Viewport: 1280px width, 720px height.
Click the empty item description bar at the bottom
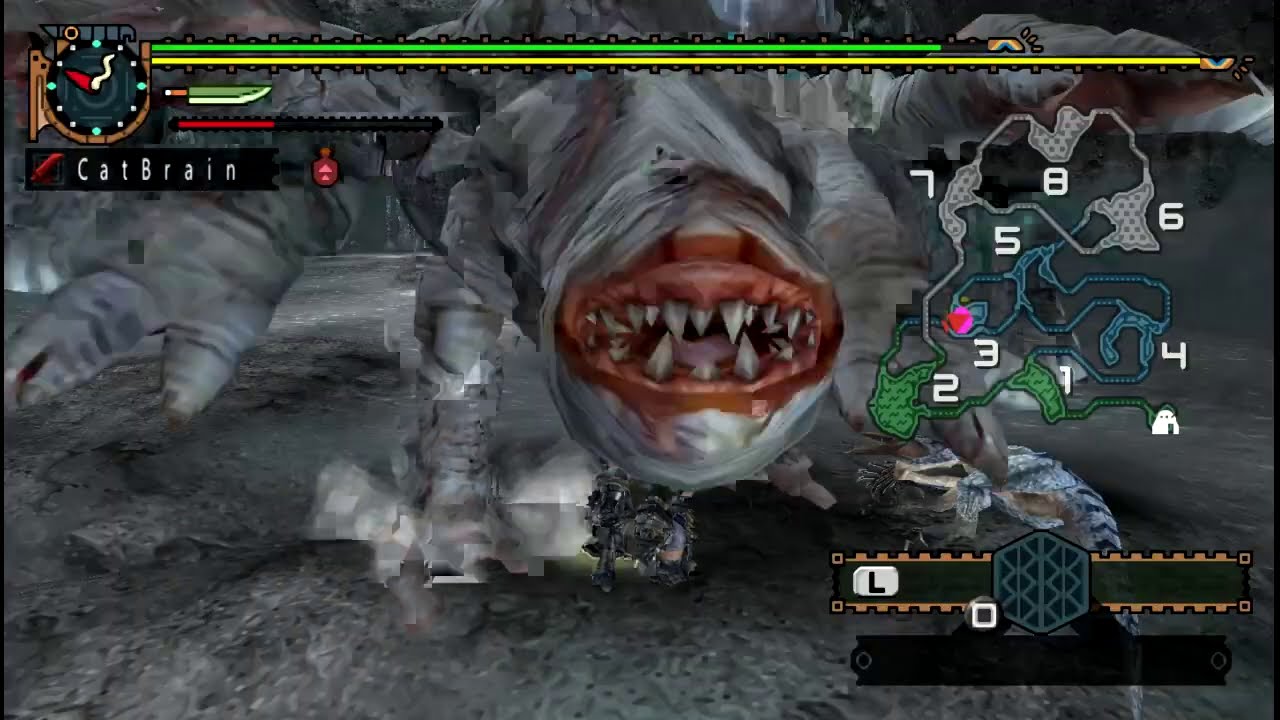click(1040, 659)
